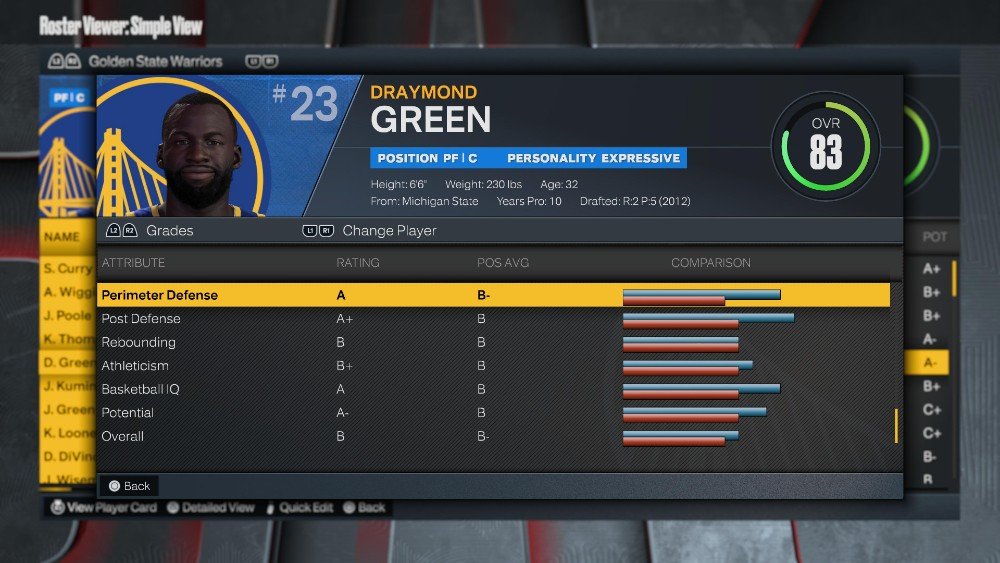Select the Basketball IQ row

495,389
